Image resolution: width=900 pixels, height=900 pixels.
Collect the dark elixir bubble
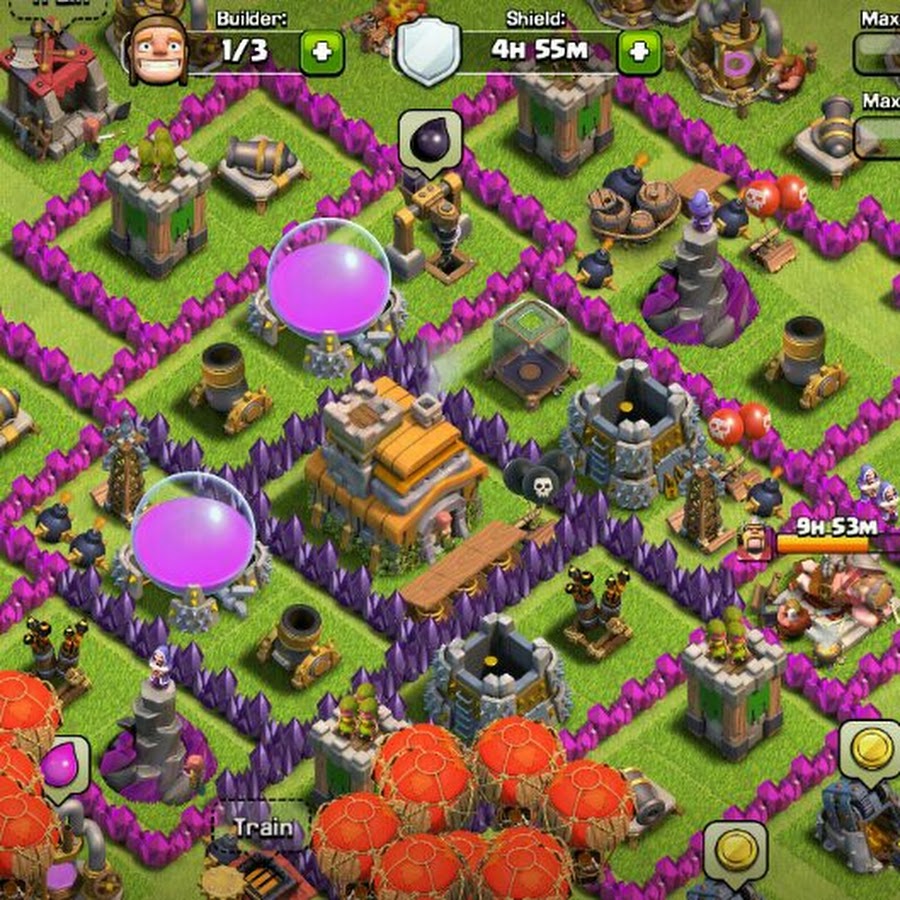pos(430,140)
